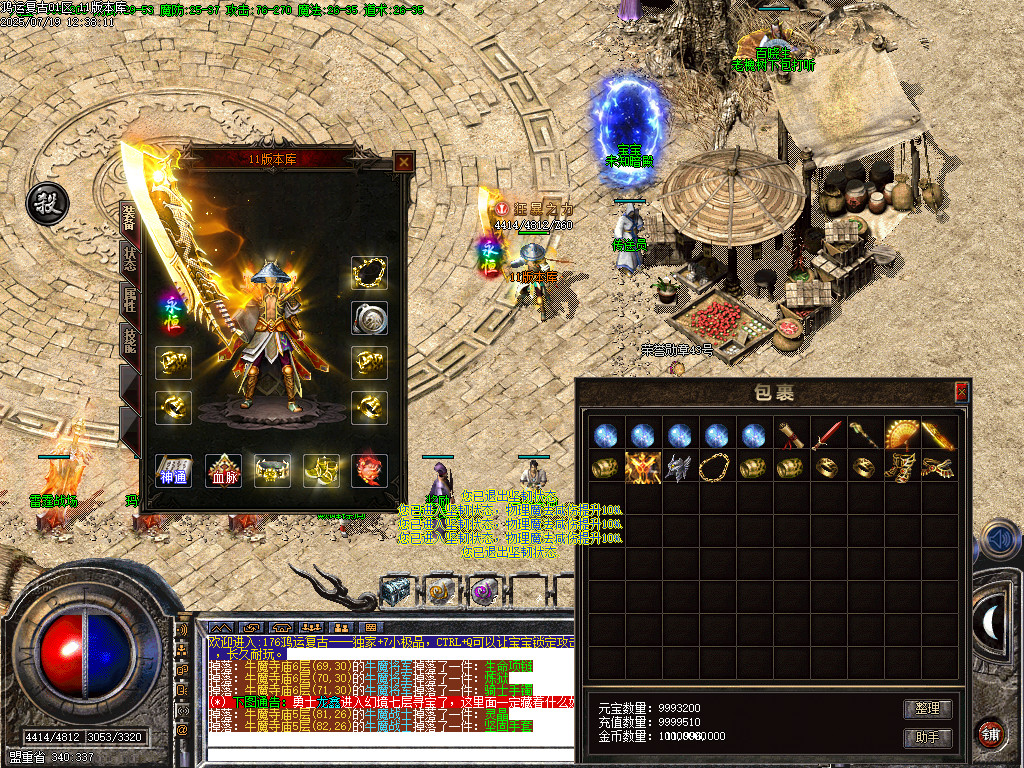The image size is (1024, 768).
Task: Select the equipped gold necklace slot
Action: pos(369,273)
